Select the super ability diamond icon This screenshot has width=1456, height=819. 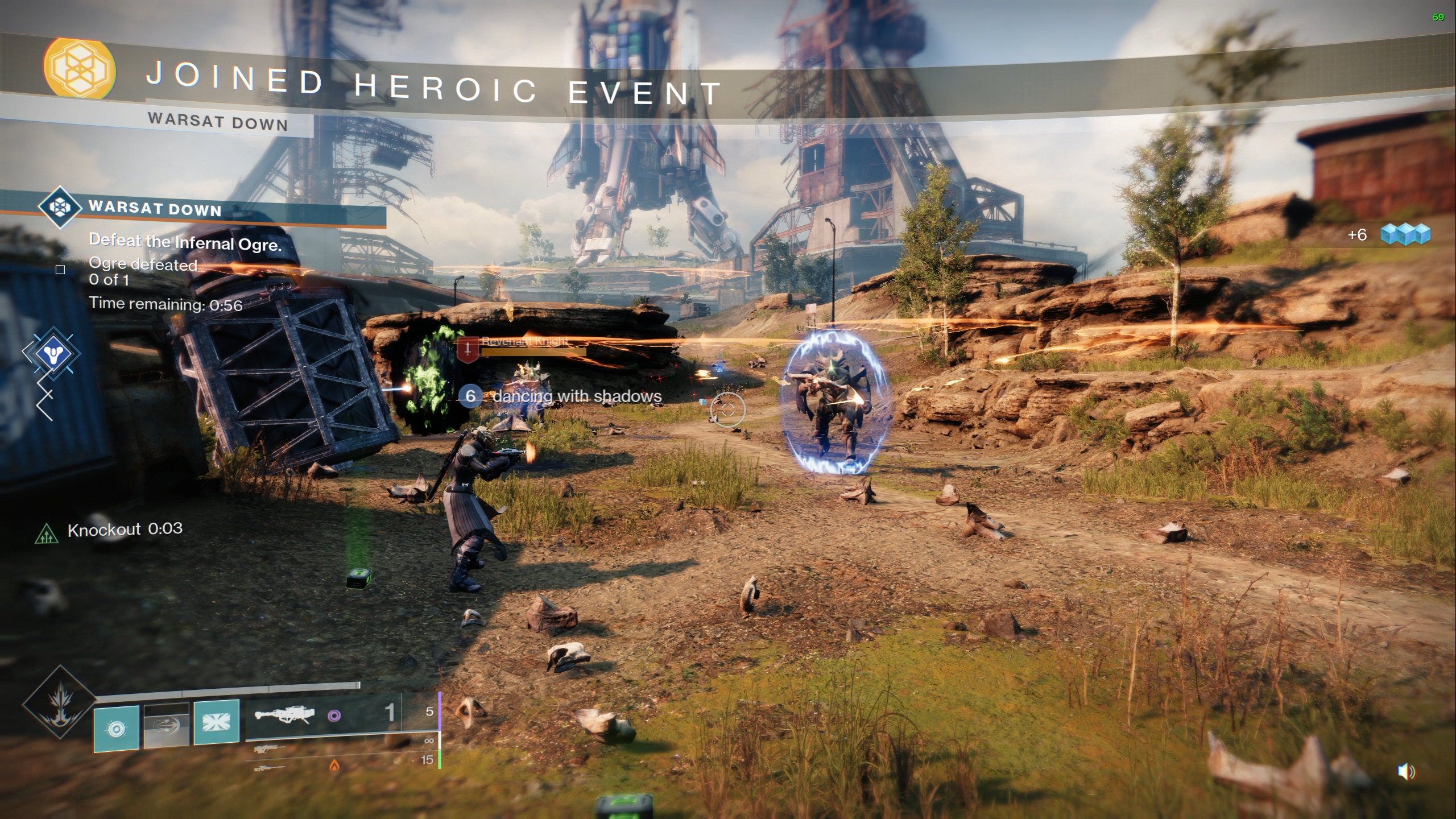(59, 703)
